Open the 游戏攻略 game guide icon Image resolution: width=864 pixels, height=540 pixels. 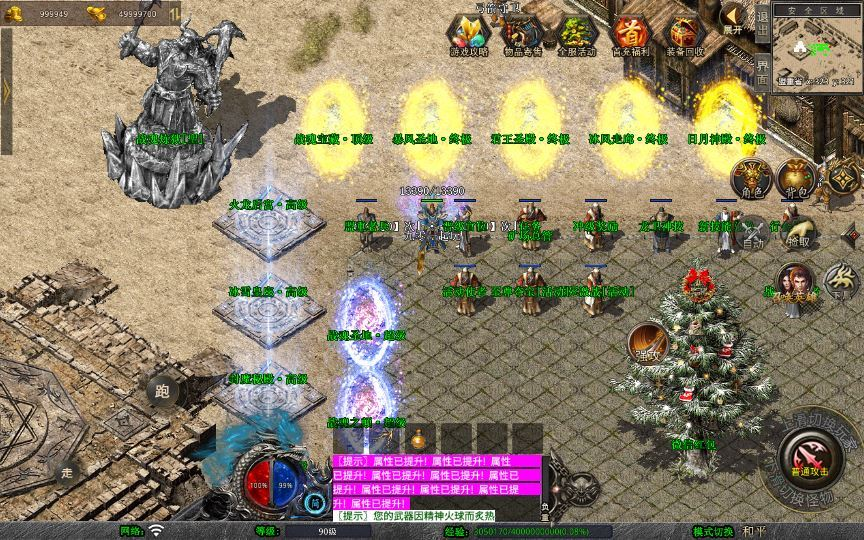467,35
